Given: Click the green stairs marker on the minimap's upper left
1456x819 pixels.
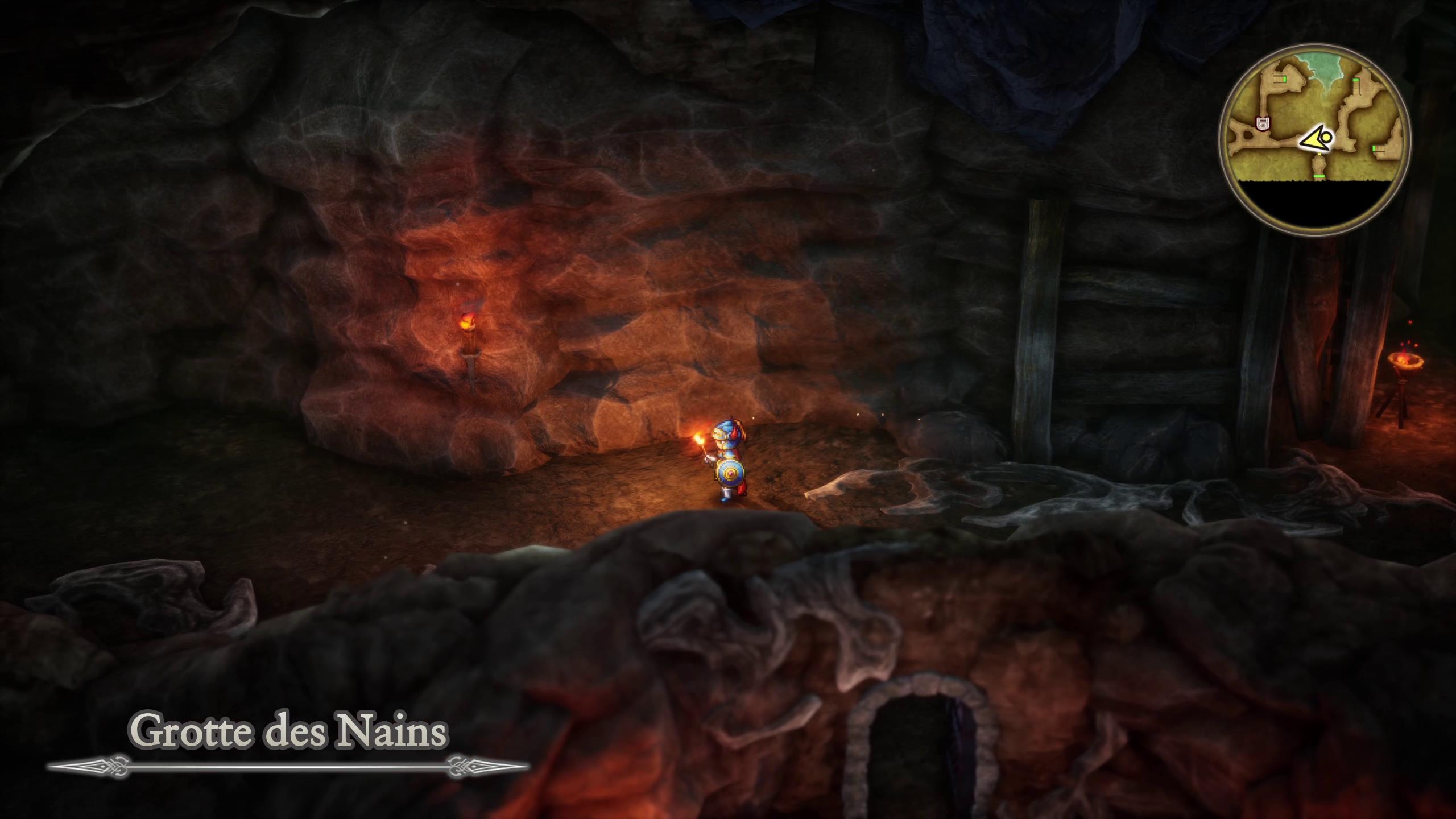Looking at the screenshot, I should pos(1285,78).
